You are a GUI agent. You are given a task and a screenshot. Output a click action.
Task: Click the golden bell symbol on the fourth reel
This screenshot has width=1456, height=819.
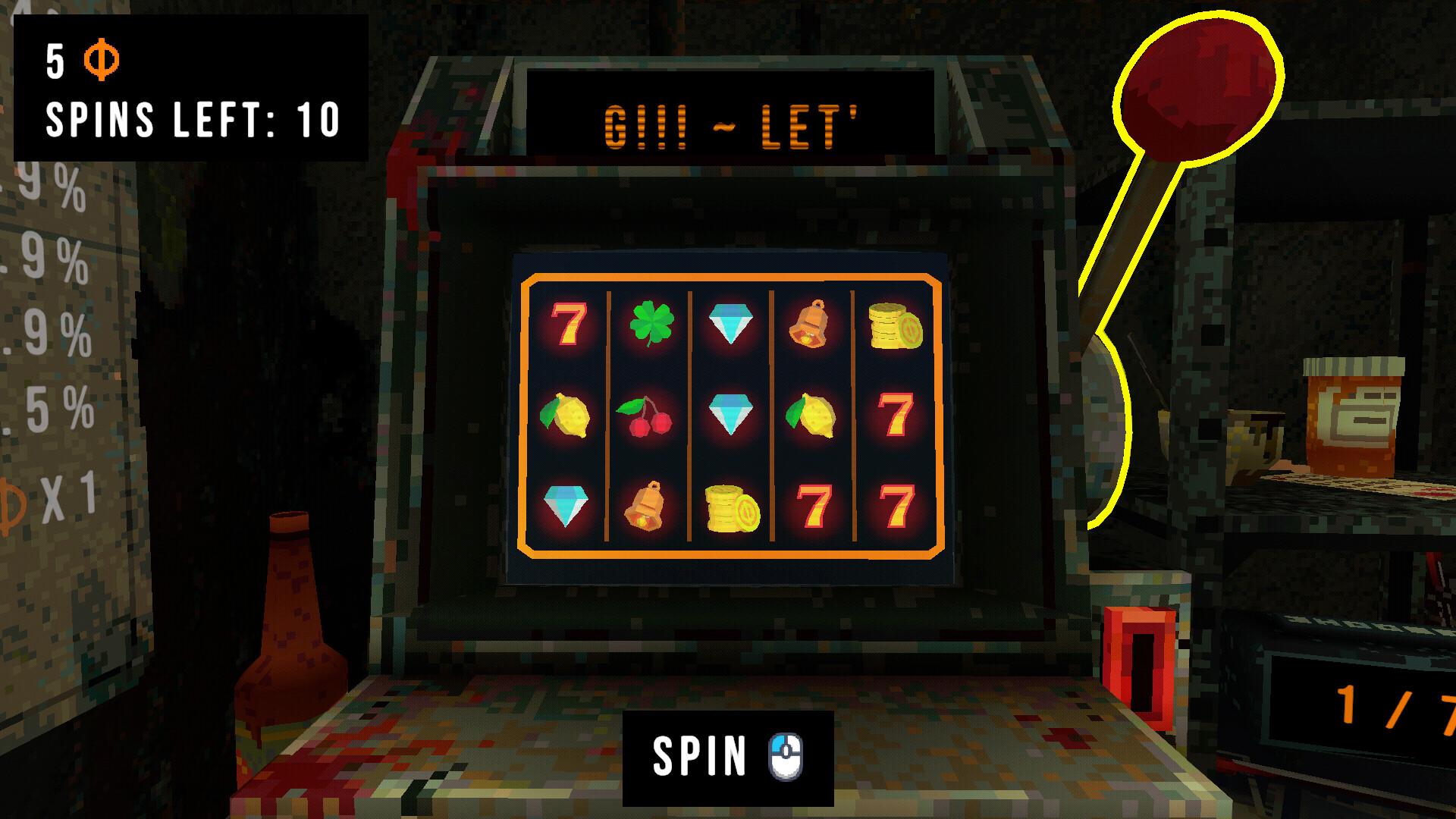(810, 325)
